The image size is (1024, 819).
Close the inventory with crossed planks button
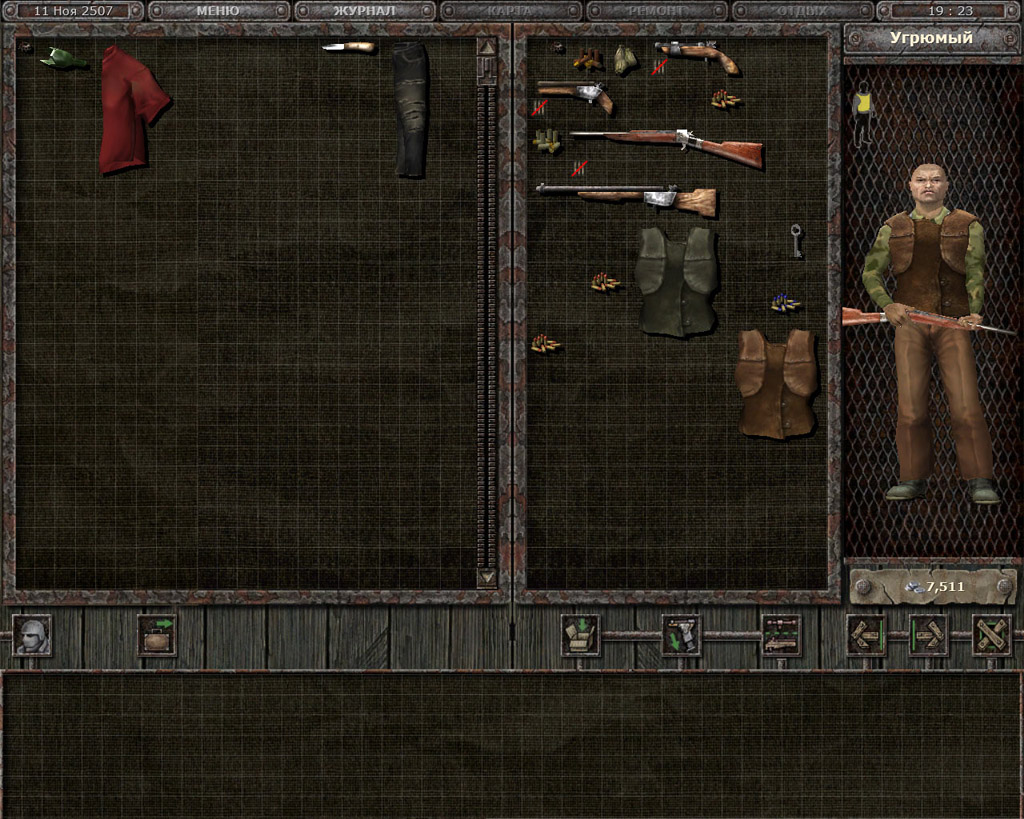[991, 636]
